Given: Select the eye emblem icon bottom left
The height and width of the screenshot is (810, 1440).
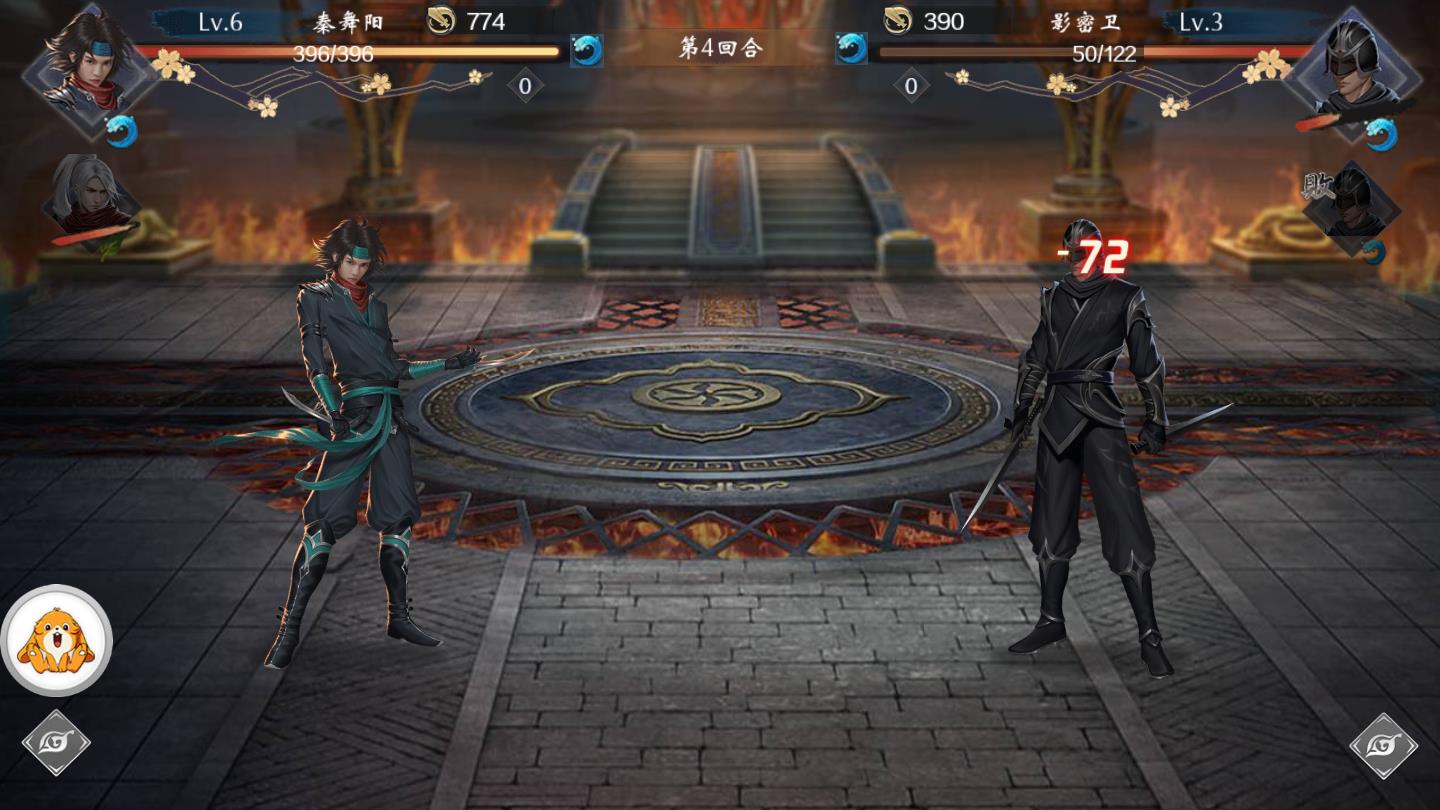Looking at the screenshot, I should (x=55, y=744).
